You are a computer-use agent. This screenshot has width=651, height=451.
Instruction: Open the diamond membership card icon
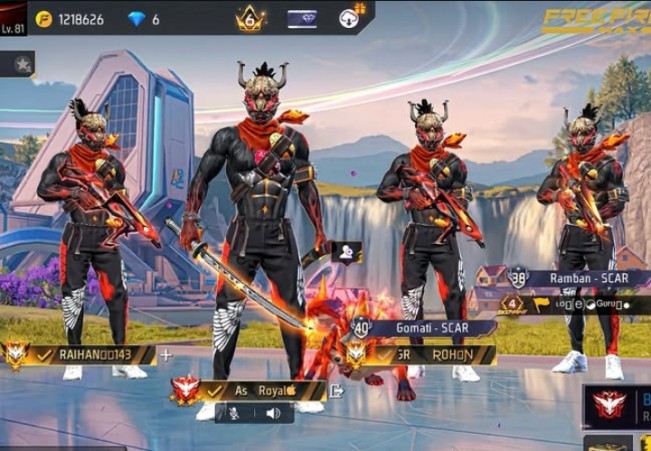click(x=301, y=19)
